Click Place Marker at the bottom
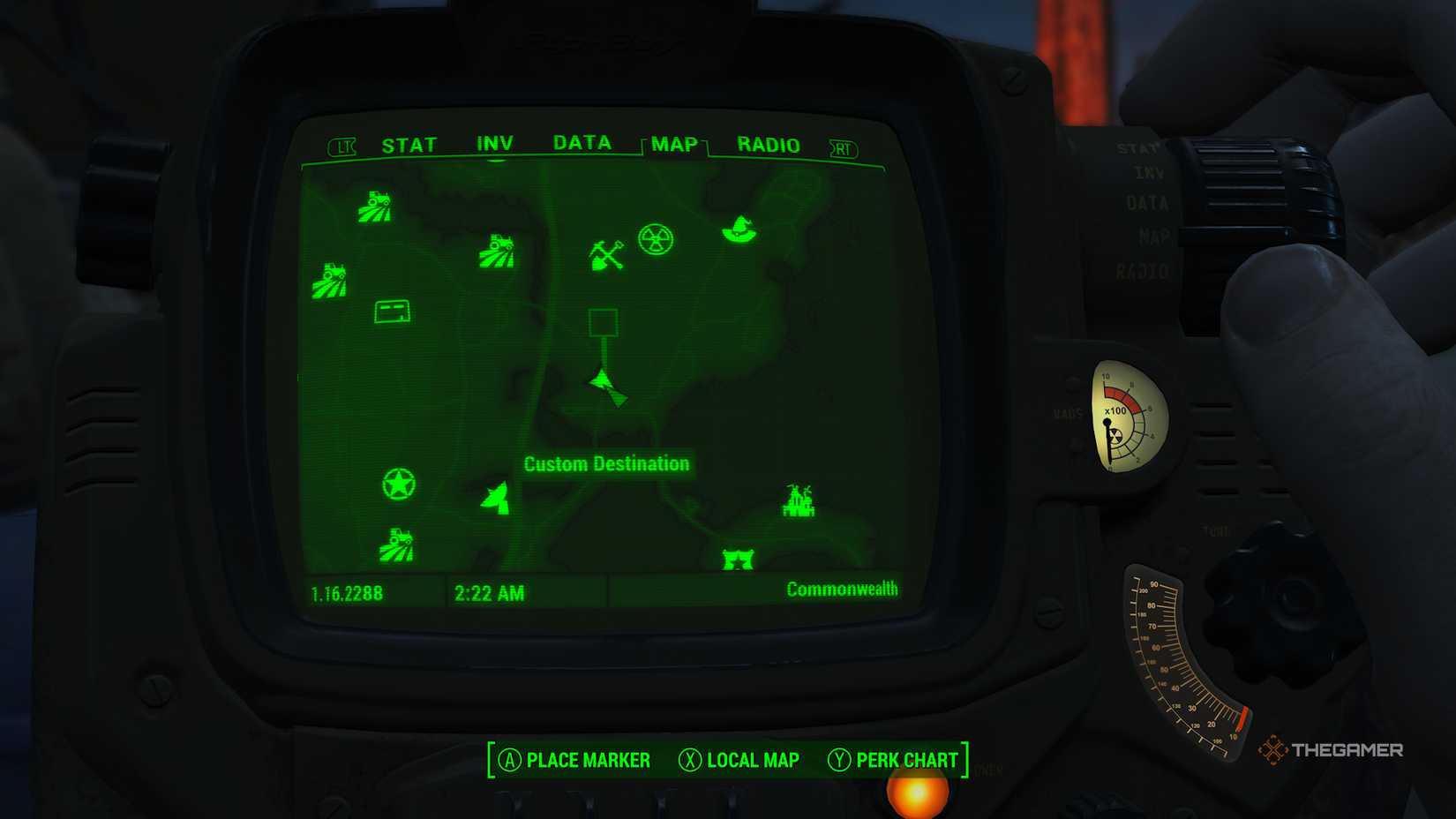Image resolution: width=1456 pixels, height=819 pixels. (575, 760)
